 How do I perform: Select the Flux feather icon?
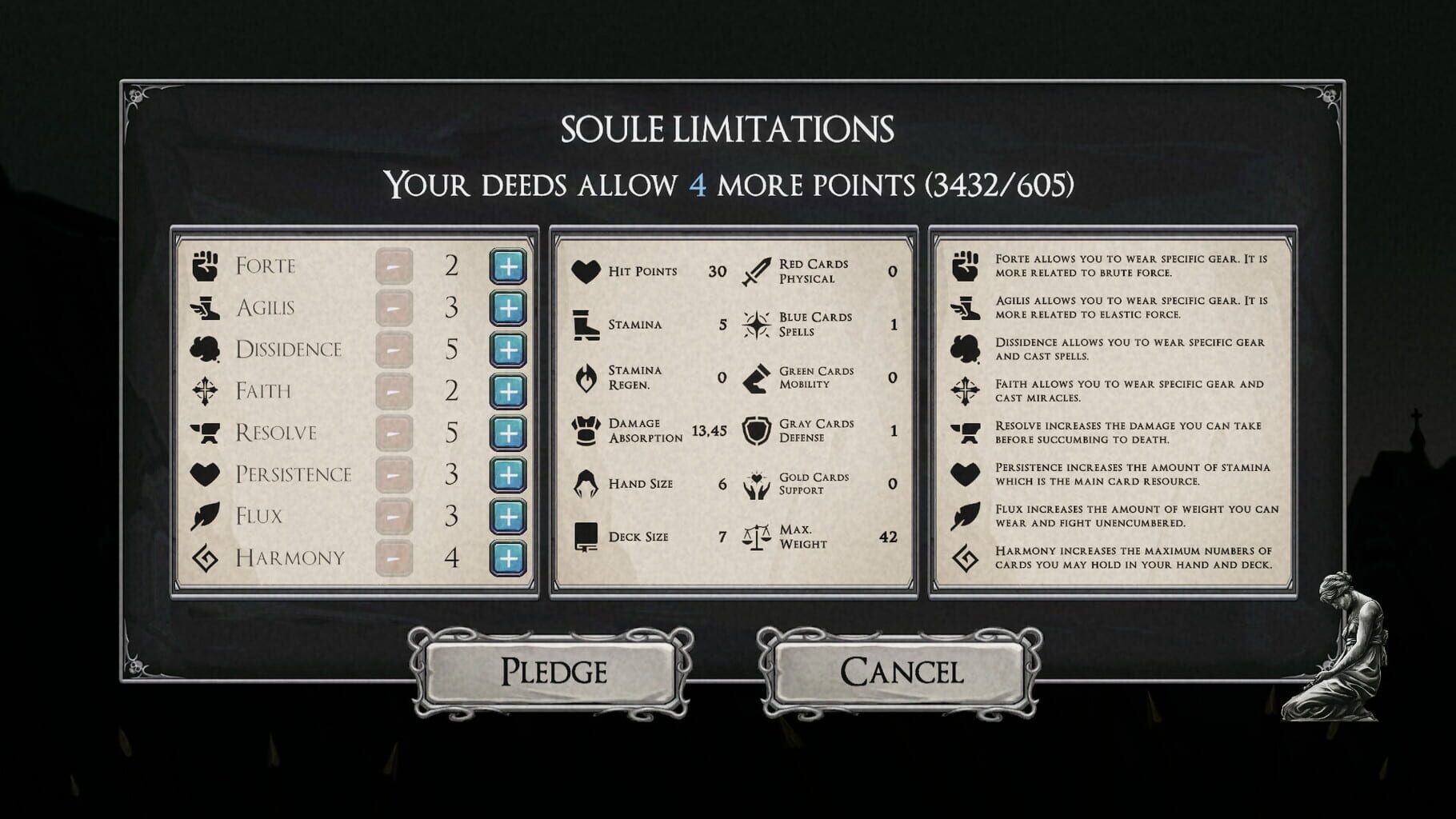[204, 516]
